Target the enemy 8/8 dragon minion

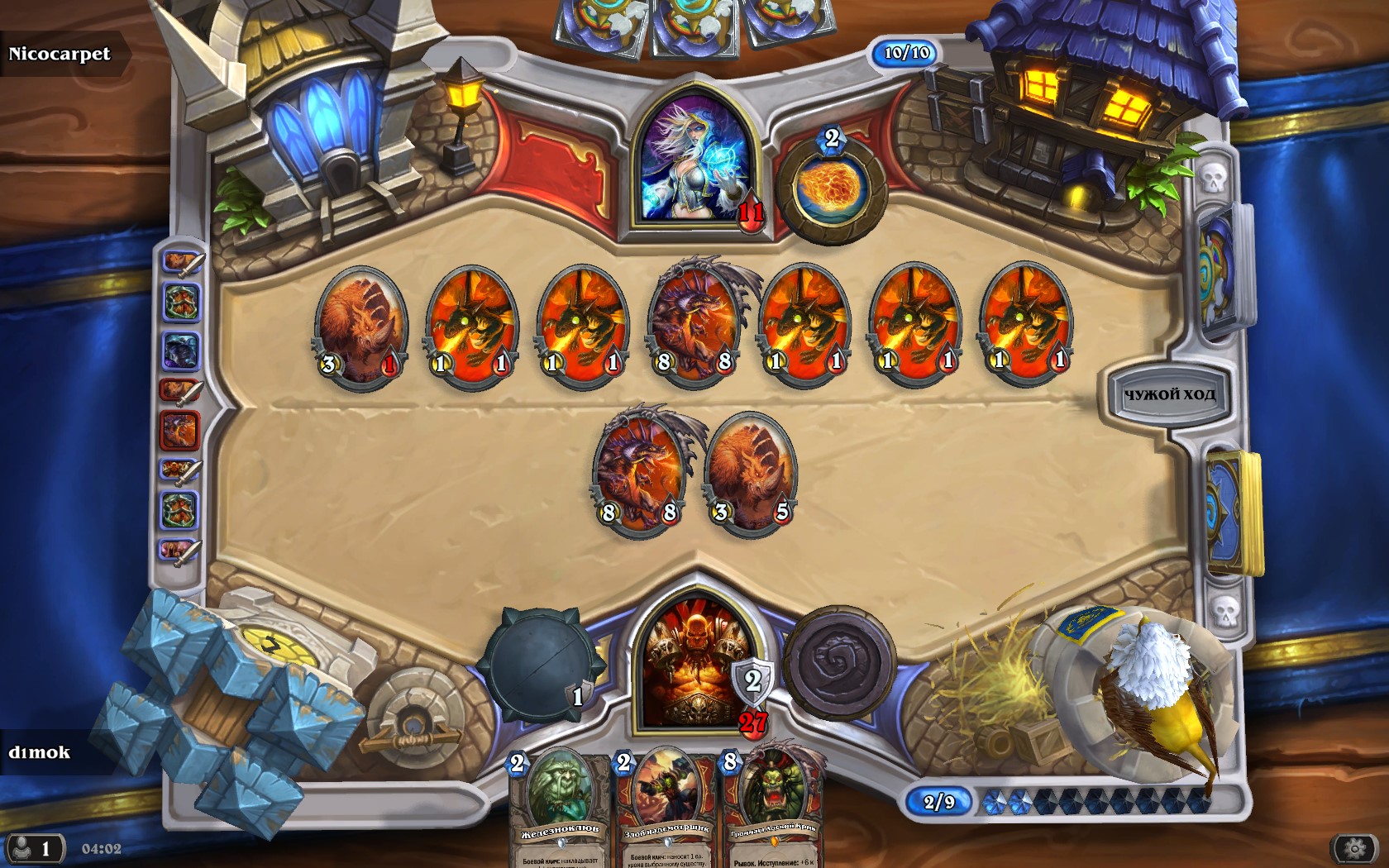point(694,324)
